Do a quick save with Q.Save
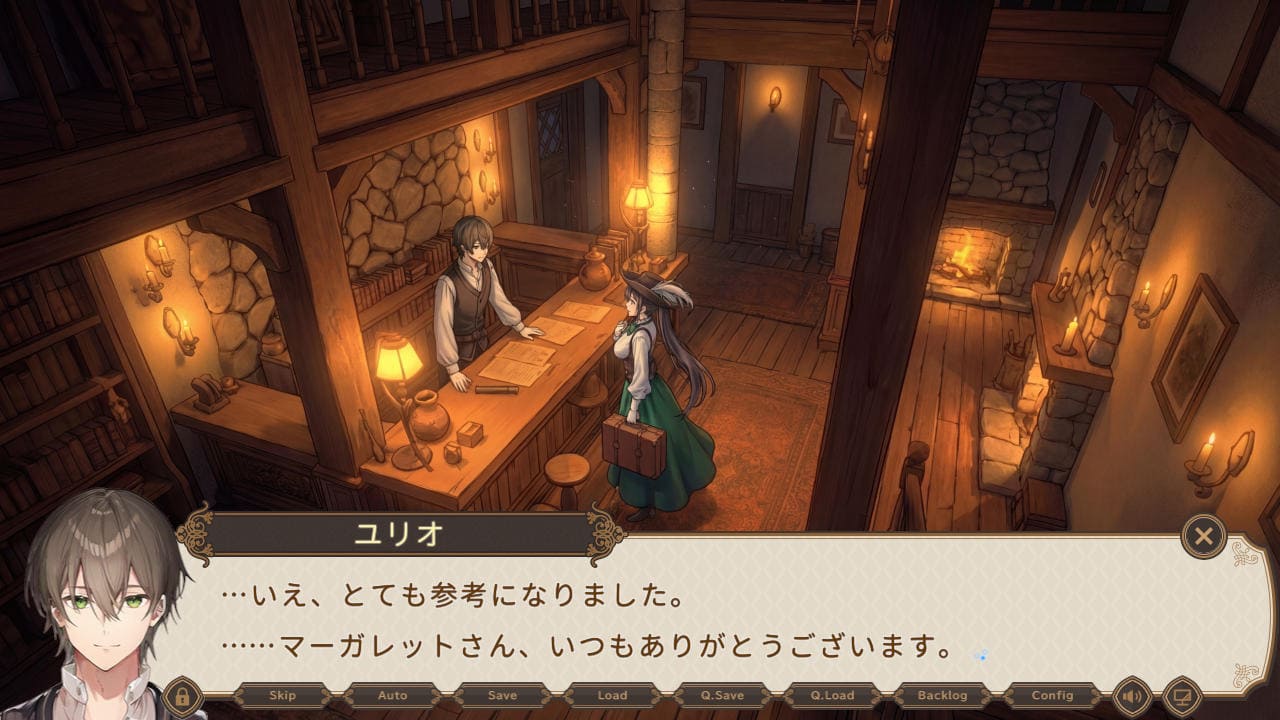 [x=722, y=695]
